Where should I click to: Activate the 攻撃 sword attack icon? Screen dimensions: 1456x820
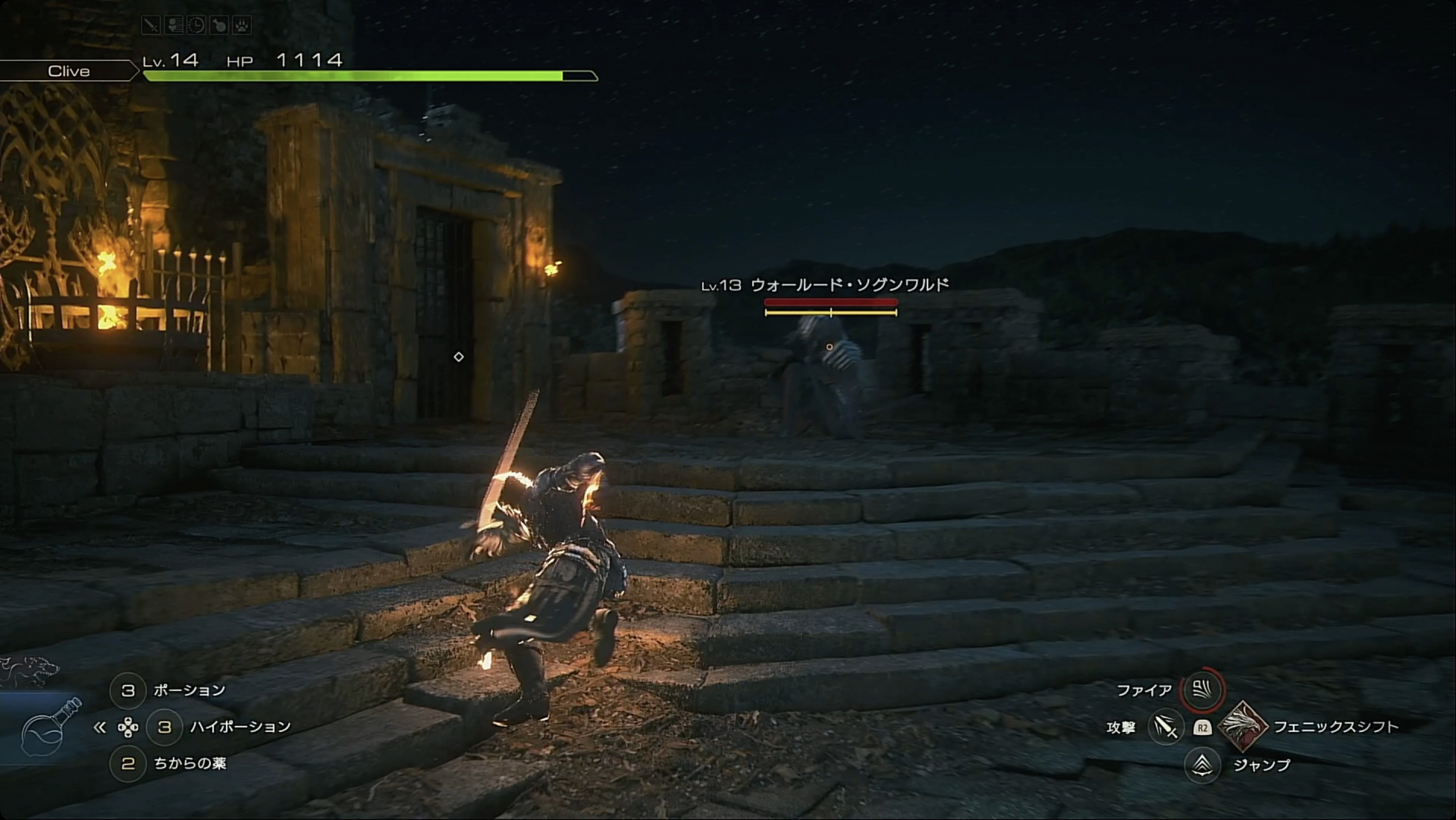pyautogui.click(x=1166, y=727)
